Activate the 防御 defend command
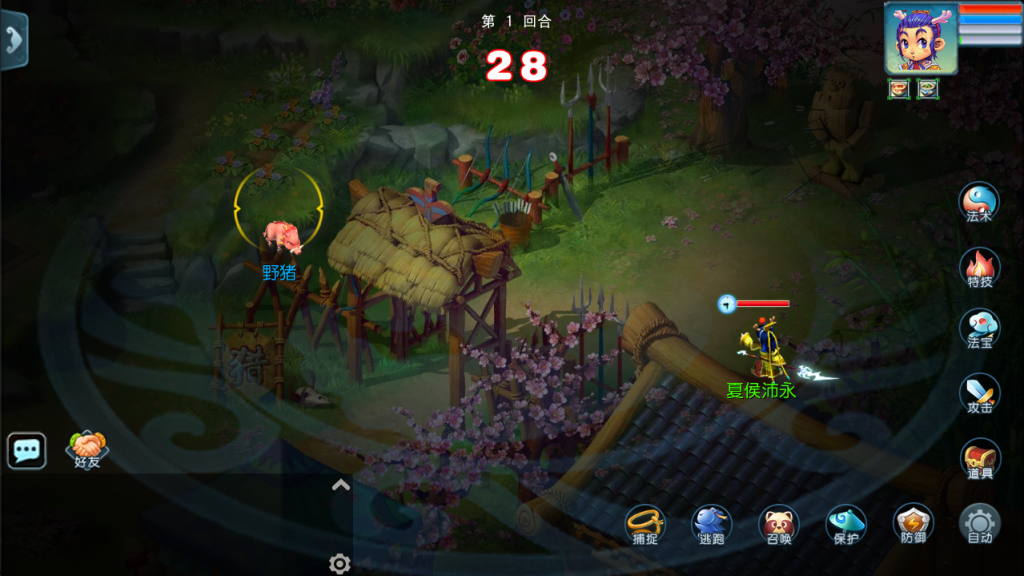The width and height of the screenshot is (1024, 576). tap(913, 524)
